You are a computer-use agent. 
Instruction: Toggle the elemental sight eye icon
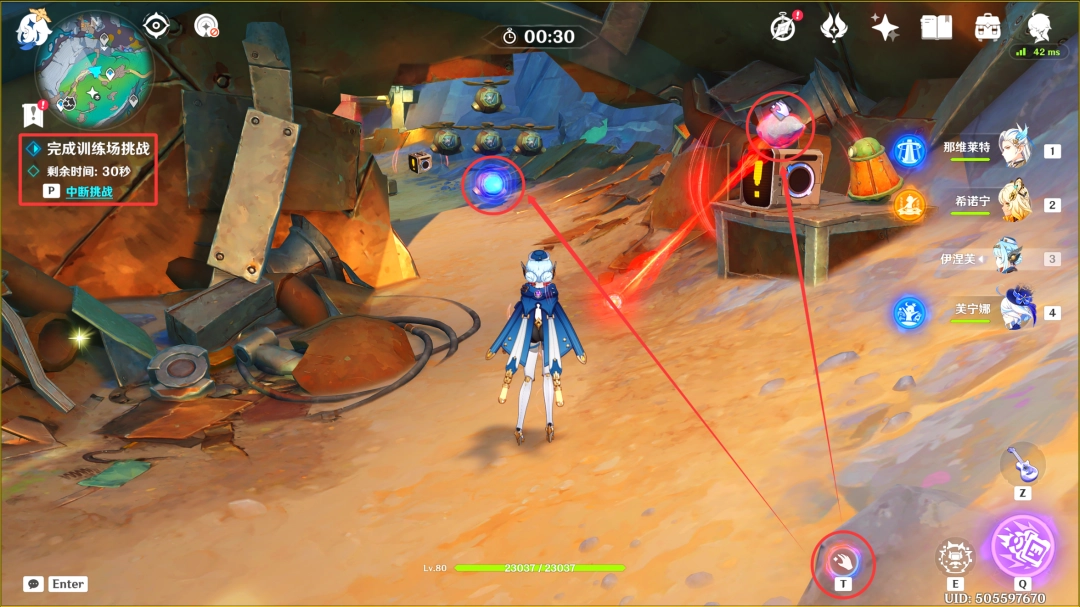click(157, 26)
